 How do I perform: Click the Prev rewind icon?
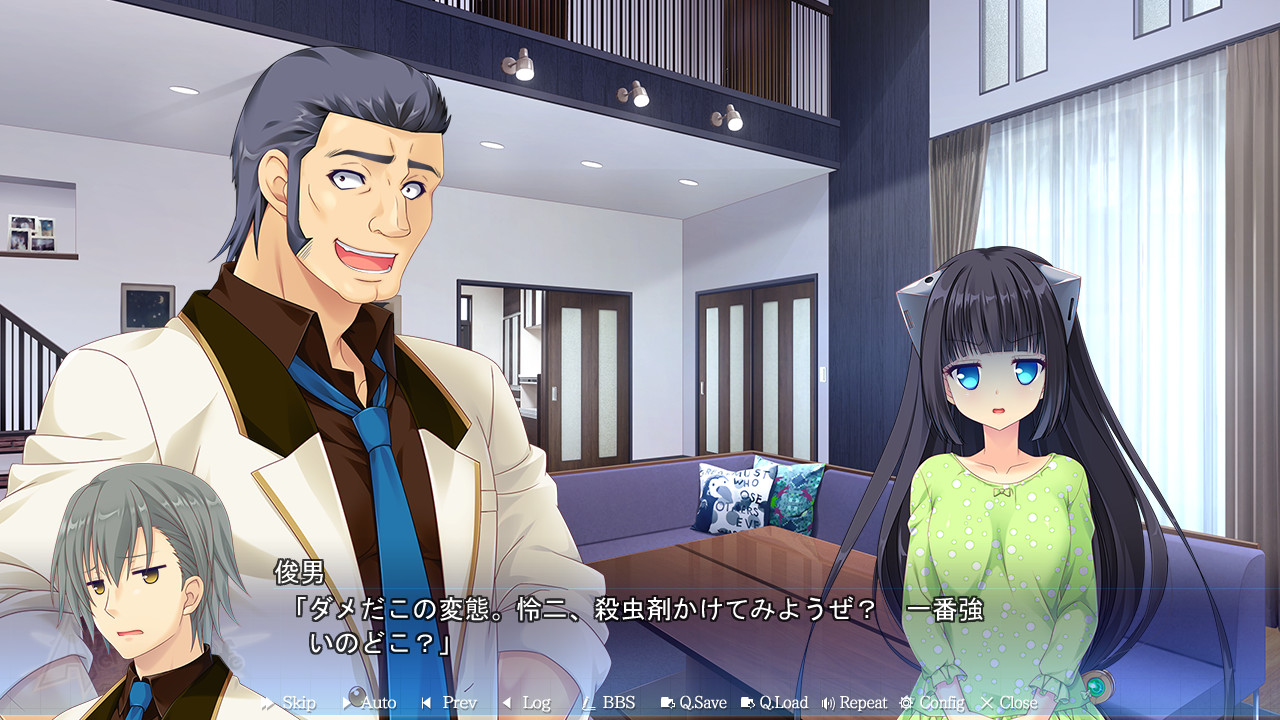[427, 701]
